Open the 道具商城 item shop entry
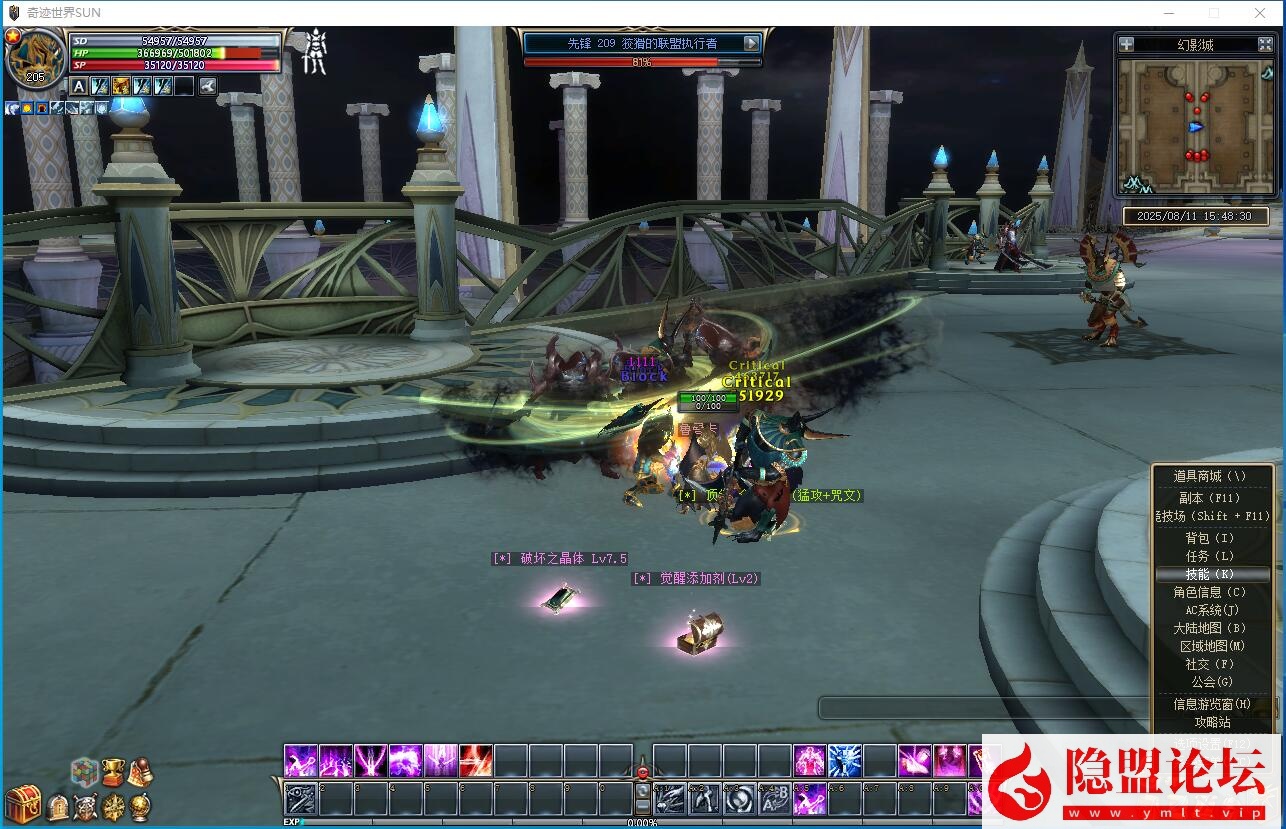 click(1210, 477)
